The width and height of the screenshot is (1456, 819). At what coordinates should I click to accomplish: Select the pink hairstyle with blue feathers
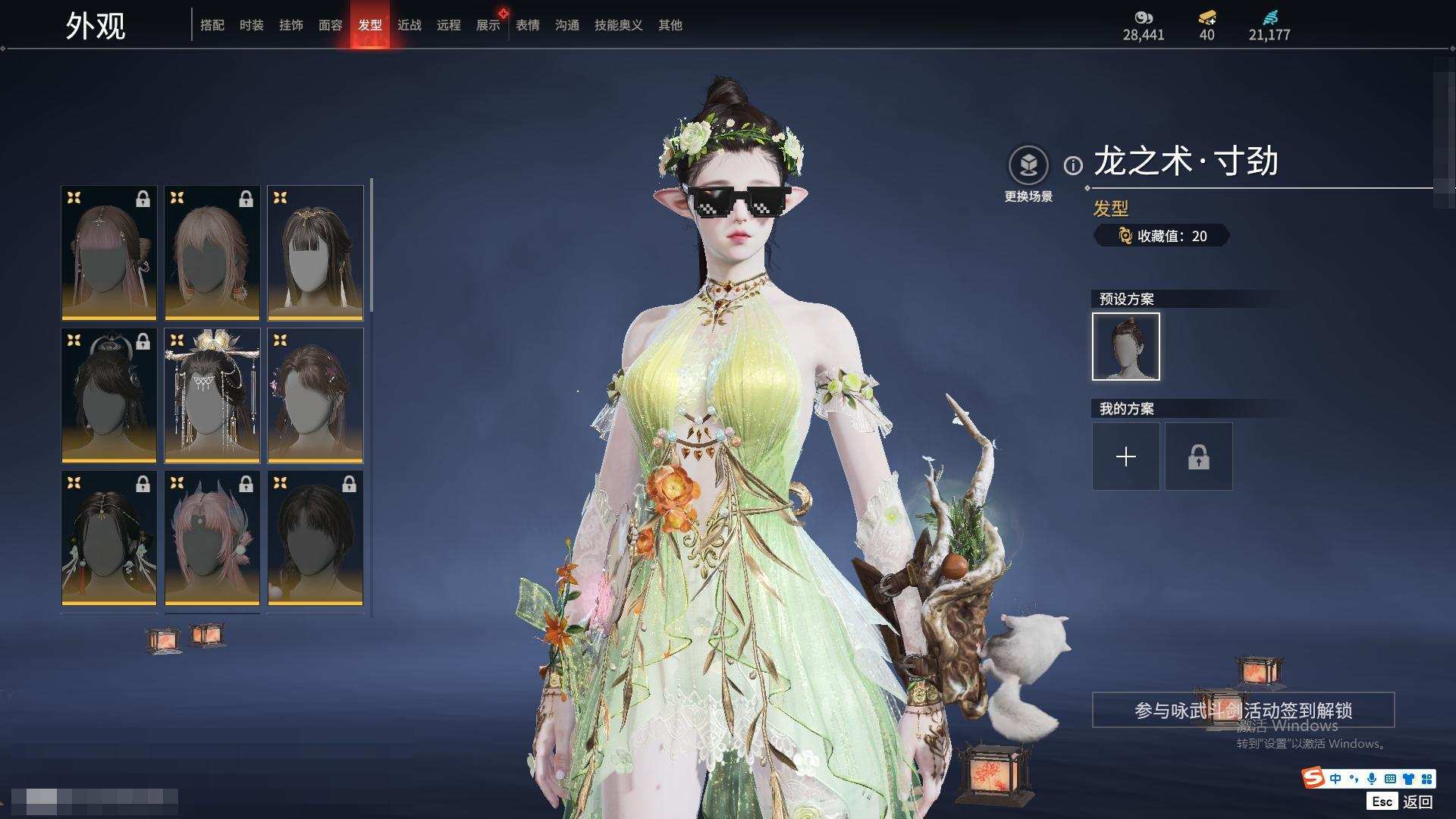coord(212,538)
